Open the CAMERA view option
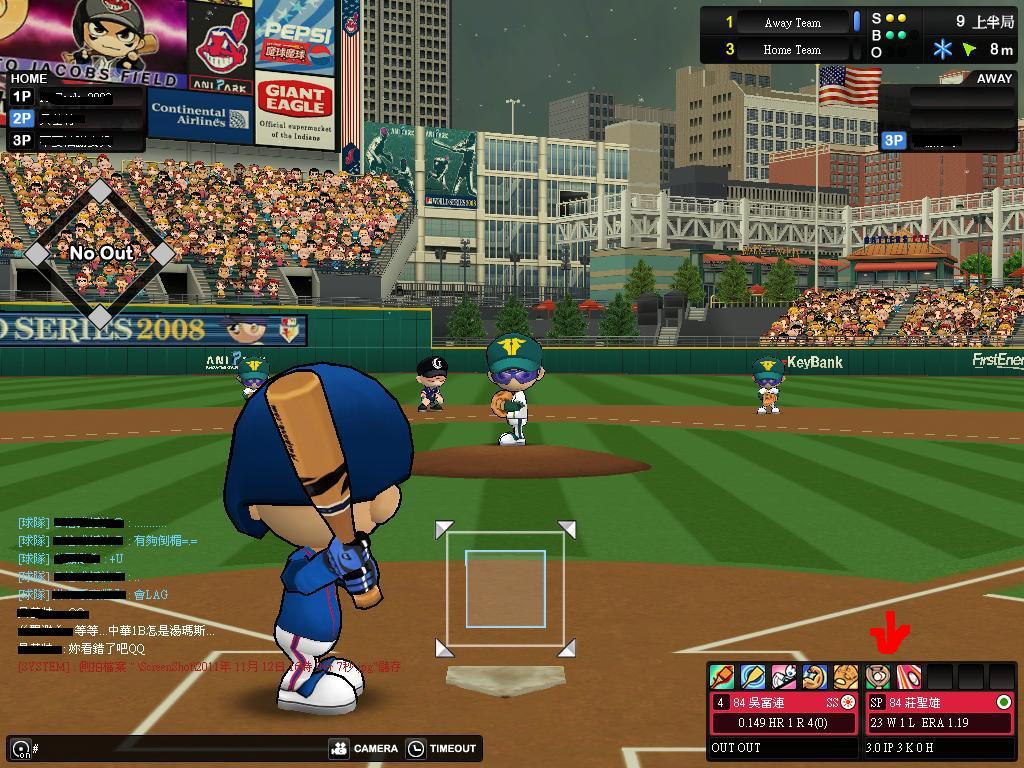The width and height of the screenshot is (1024, 768). coord(363,748)
